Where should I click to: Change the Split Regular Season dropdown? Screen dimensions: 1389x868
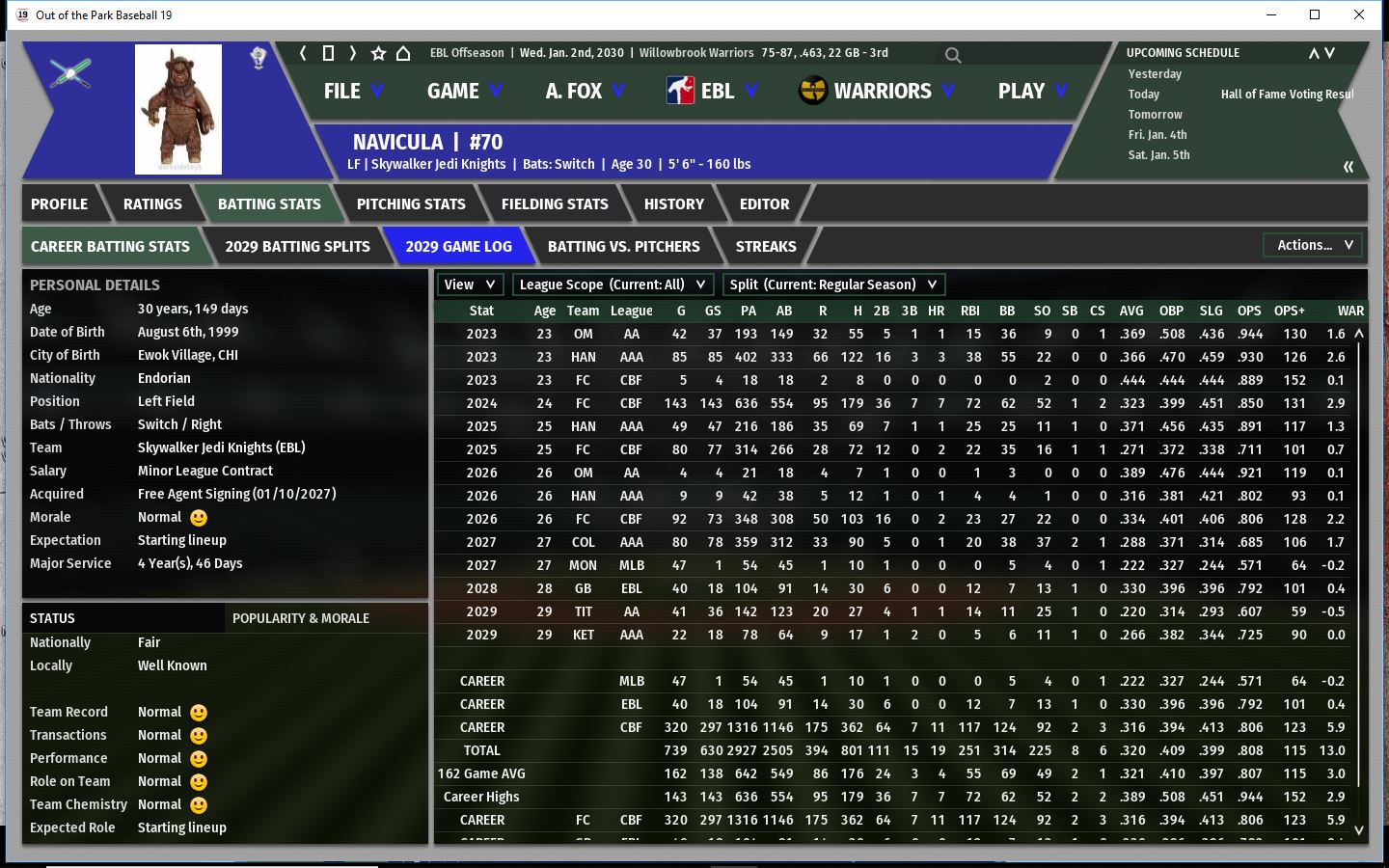pos(833,285)
